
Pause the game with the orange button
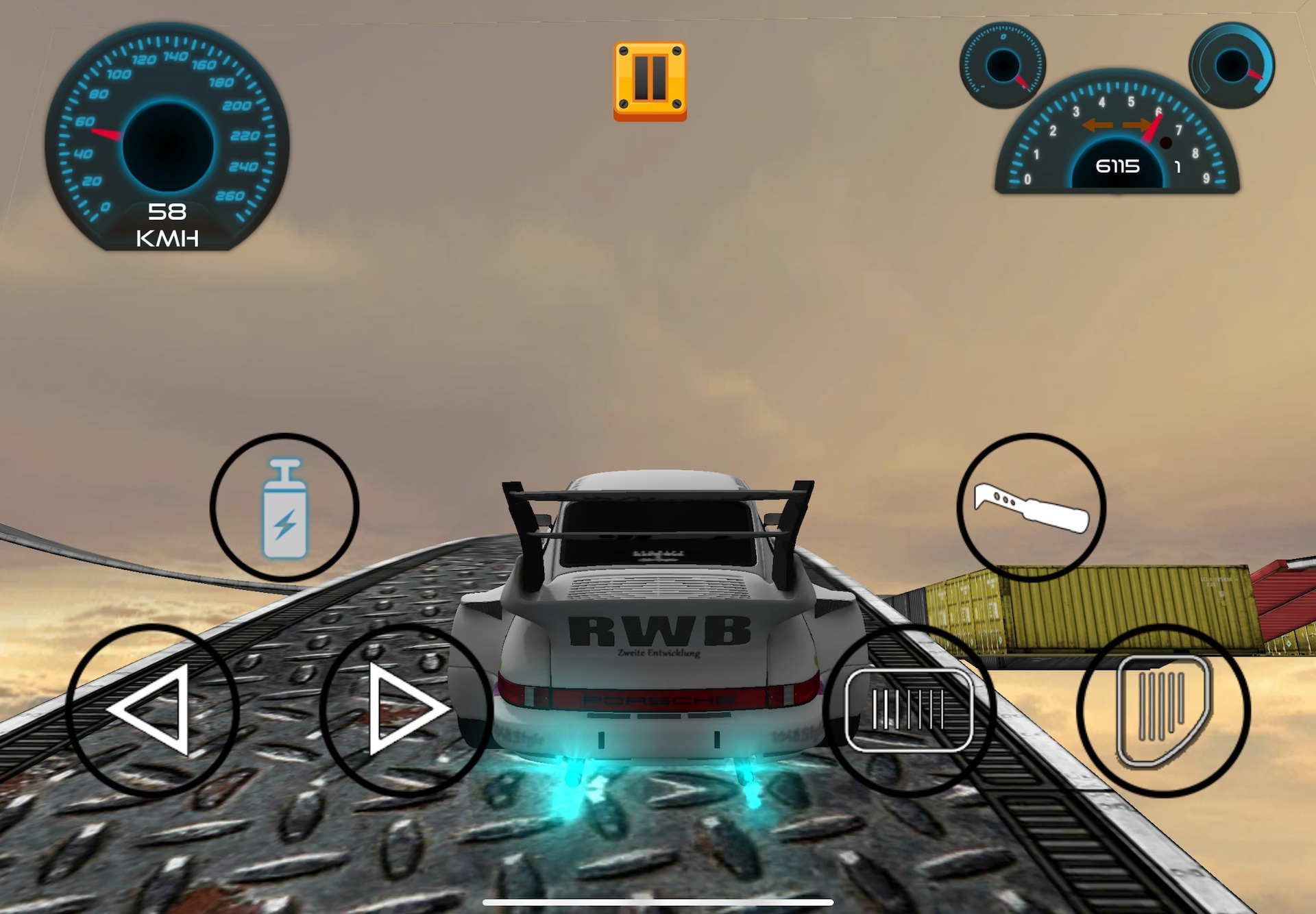(650, 81)
